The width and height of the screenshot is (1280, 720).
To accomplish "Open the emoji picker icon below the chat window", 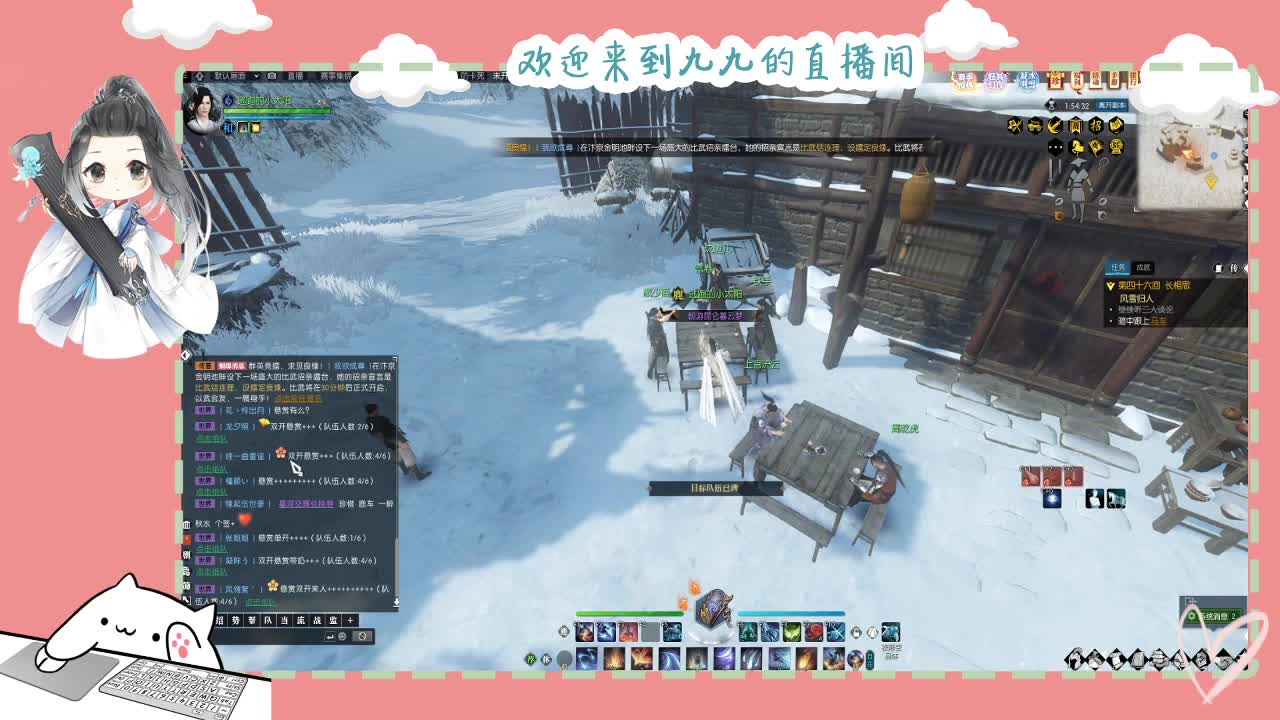I will pos(341,634).
